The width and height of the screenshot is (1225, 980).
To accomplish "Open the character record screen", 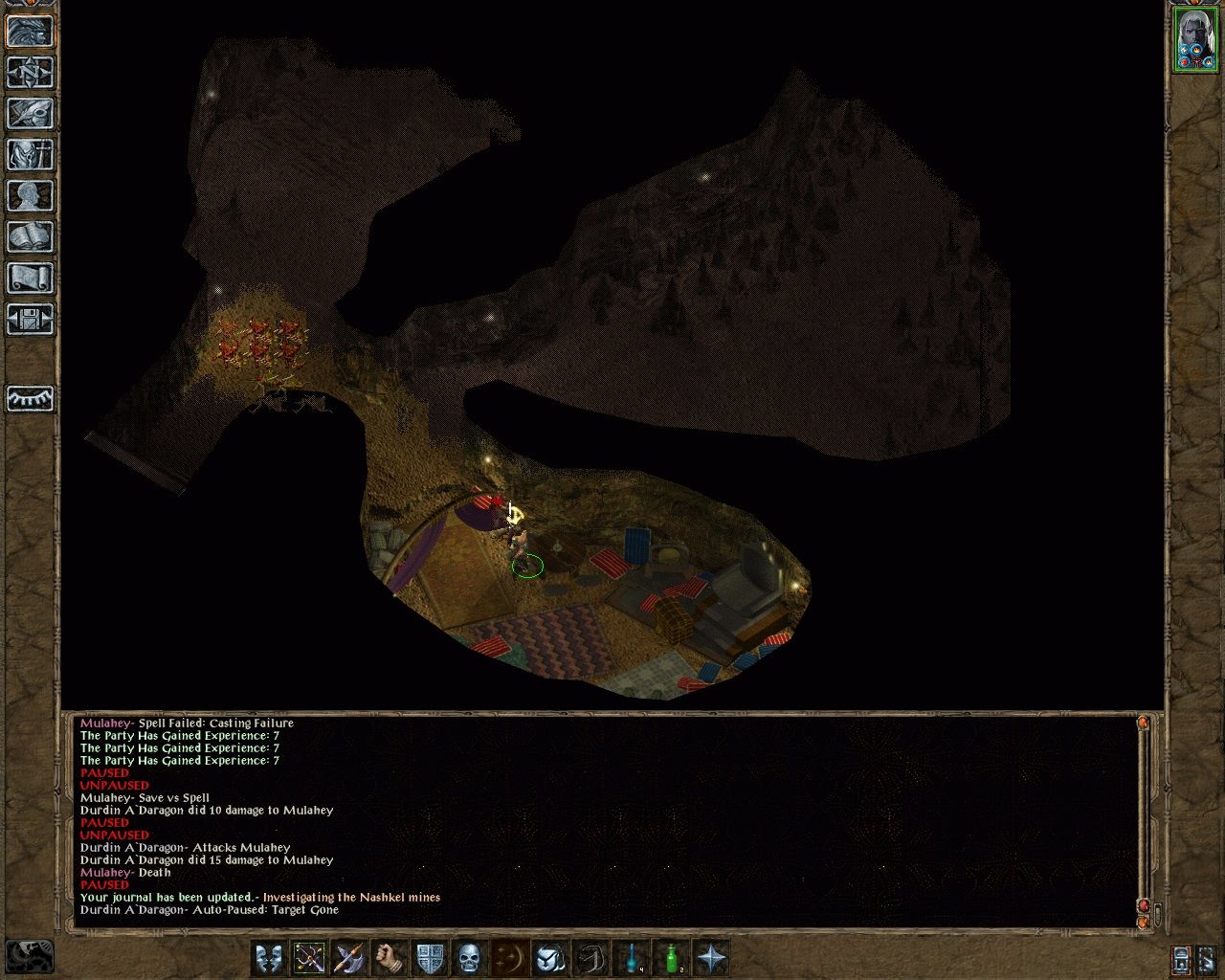I will 29,196.
